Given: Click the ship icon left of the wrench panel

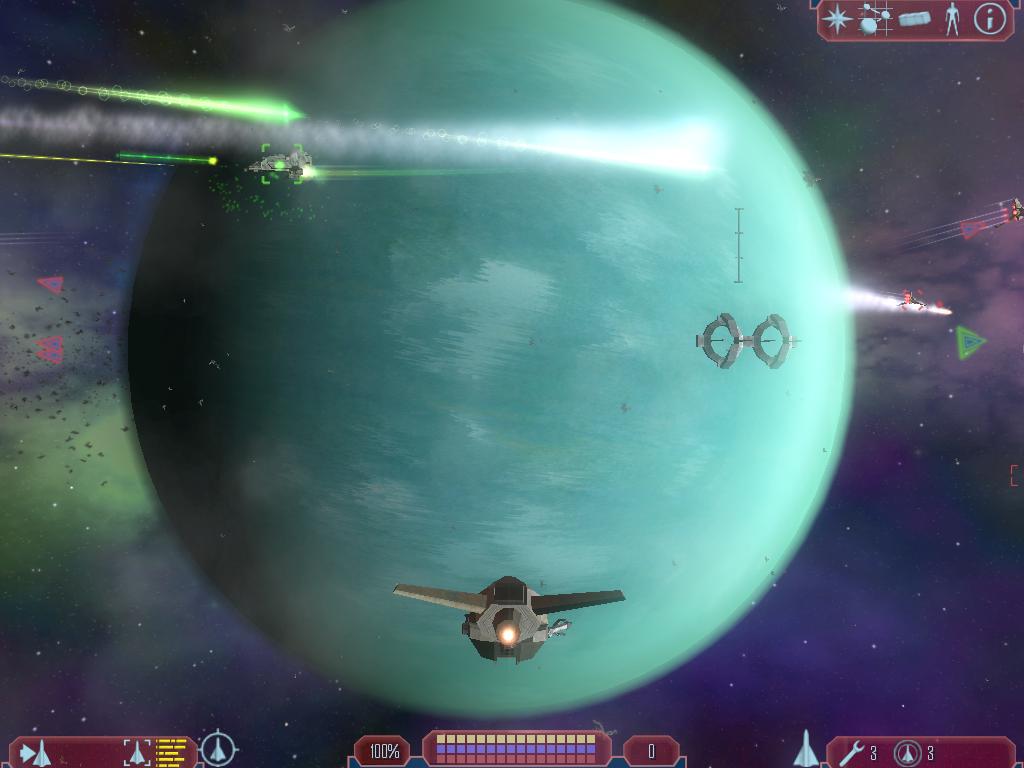Looking at the screenshot, I should click(x=806, y=749).
